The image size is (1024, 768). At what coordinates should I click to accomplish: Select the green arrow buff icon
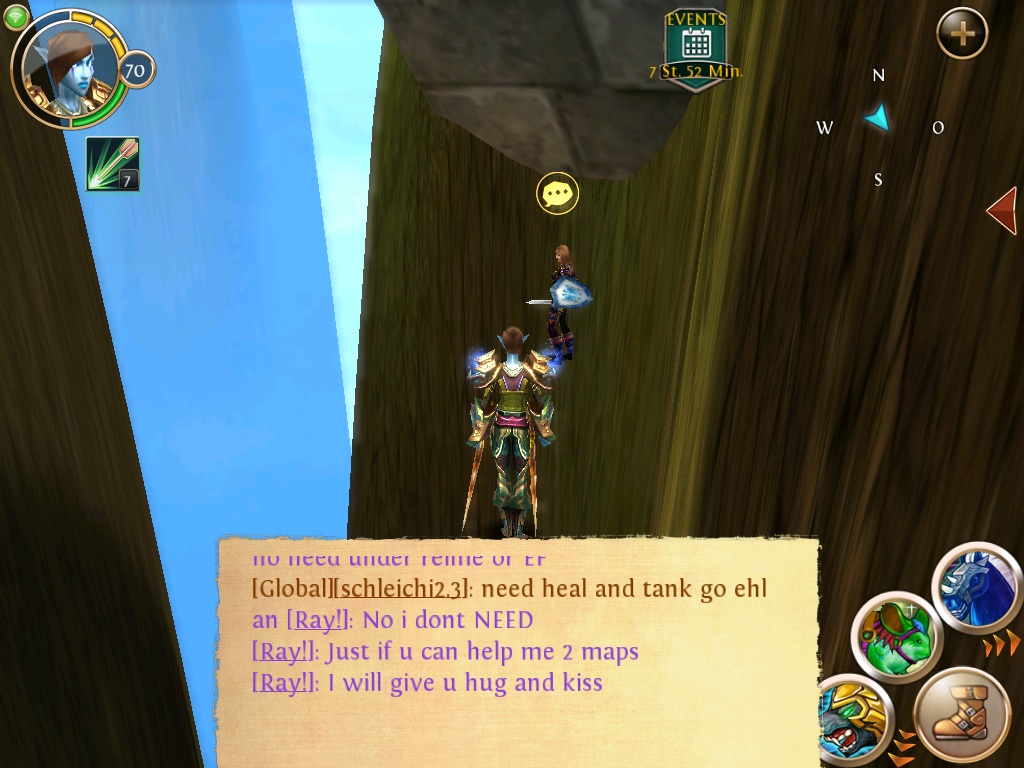tap(112, 163)
